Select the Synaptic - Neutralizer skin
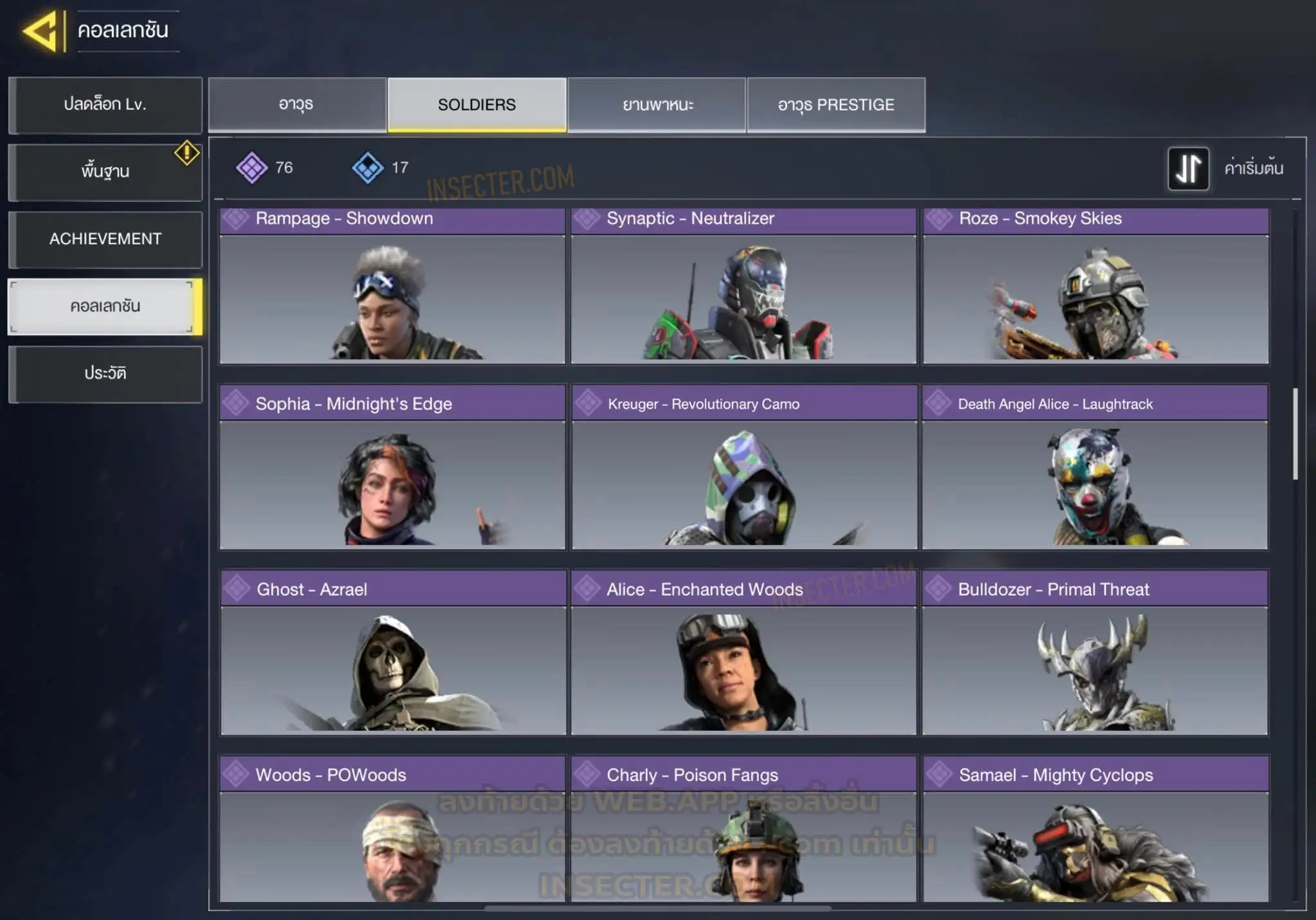 tap(743, 286)
